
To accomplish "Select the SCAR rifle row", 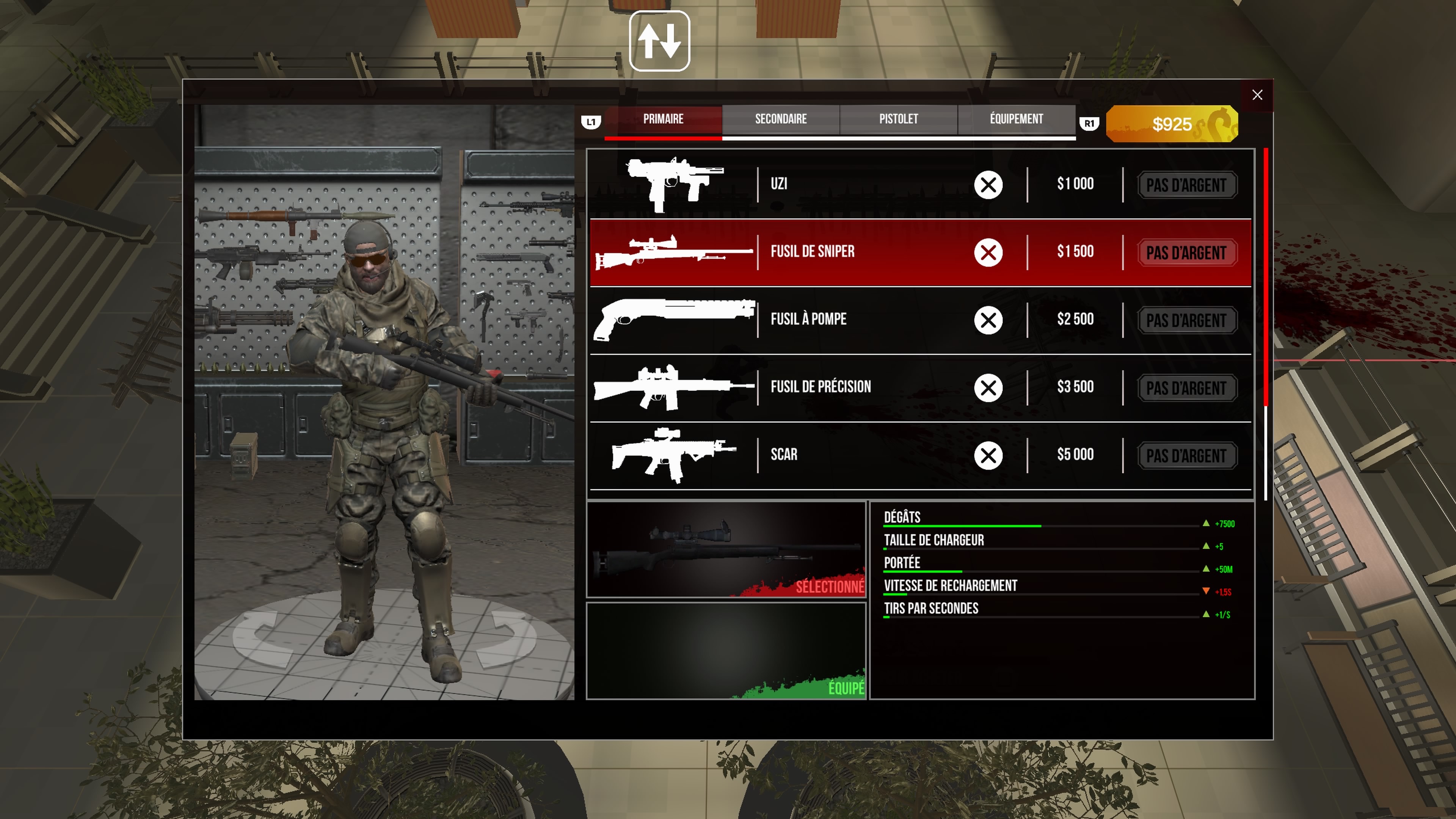I will pyautogui.click(x=848, y=455).
